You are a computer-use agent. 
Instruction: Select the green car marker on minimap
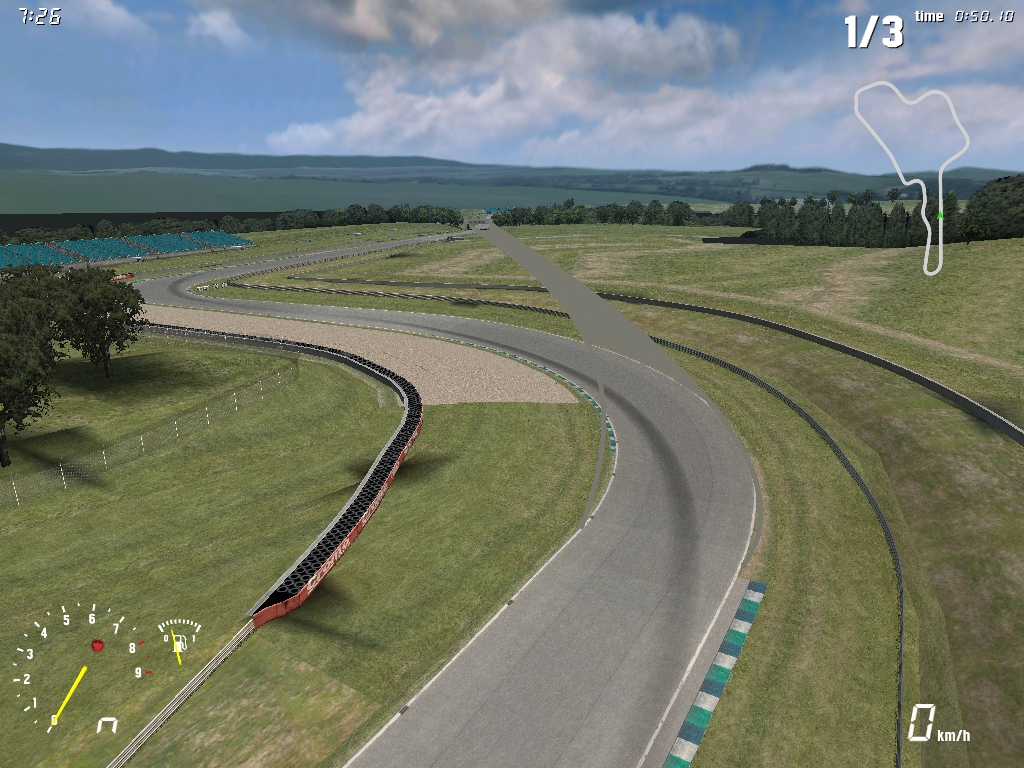940,215
